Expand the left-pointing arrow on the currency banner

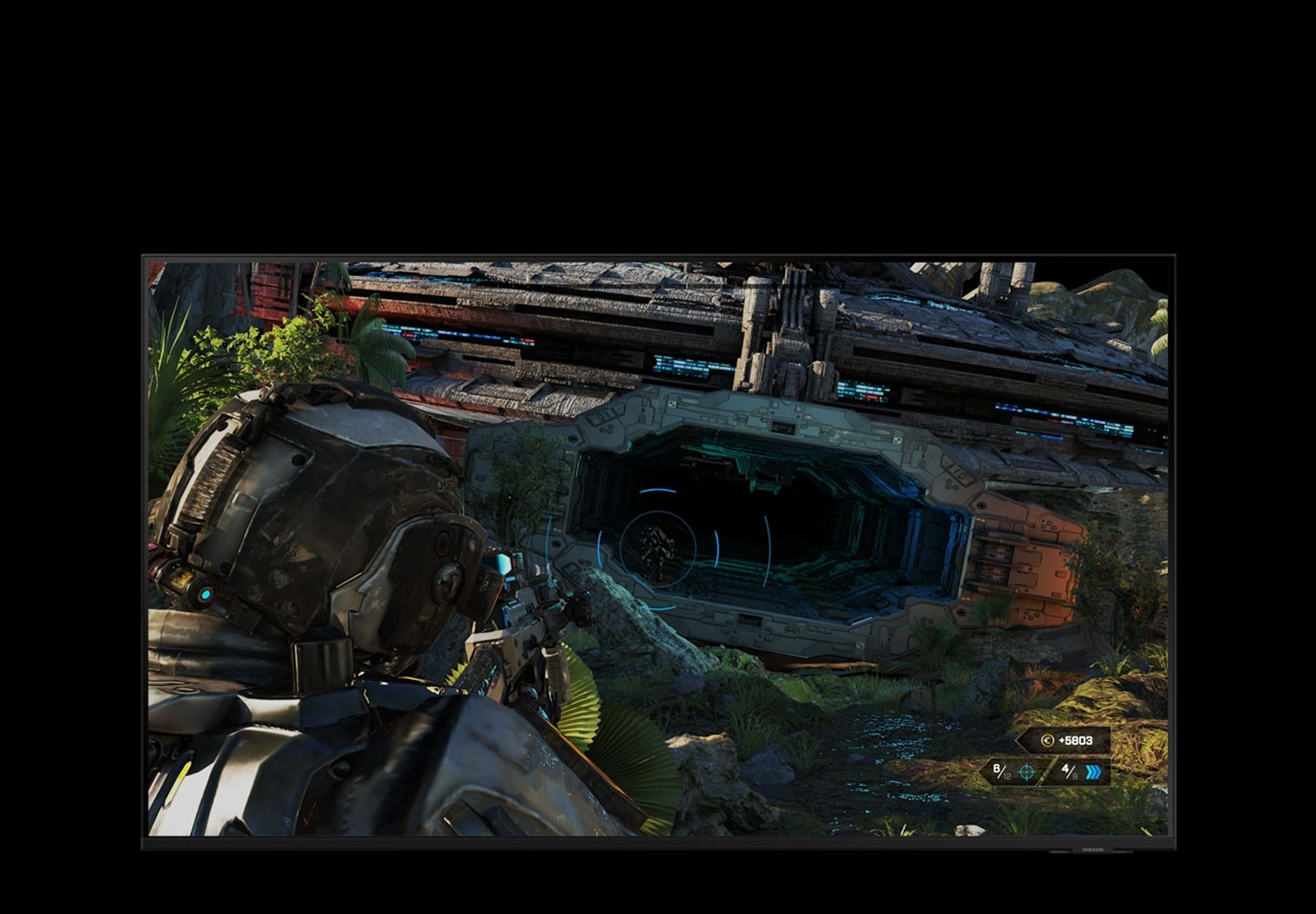coord(1021,740)
